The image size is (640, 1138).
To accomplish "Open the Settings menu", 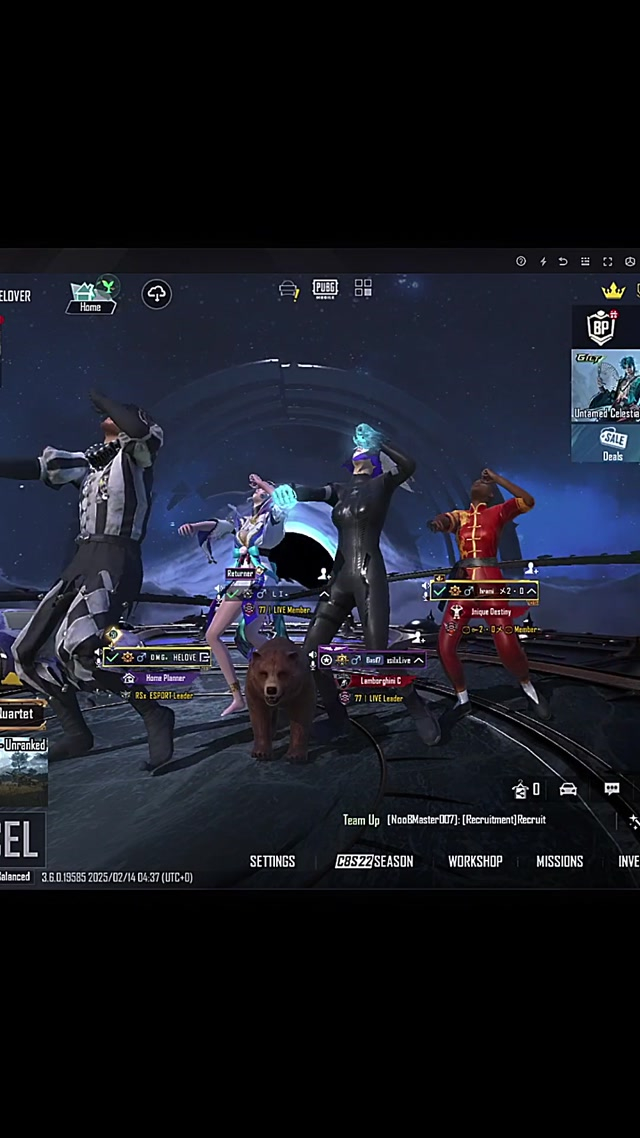I will click(x=272, y=861).
